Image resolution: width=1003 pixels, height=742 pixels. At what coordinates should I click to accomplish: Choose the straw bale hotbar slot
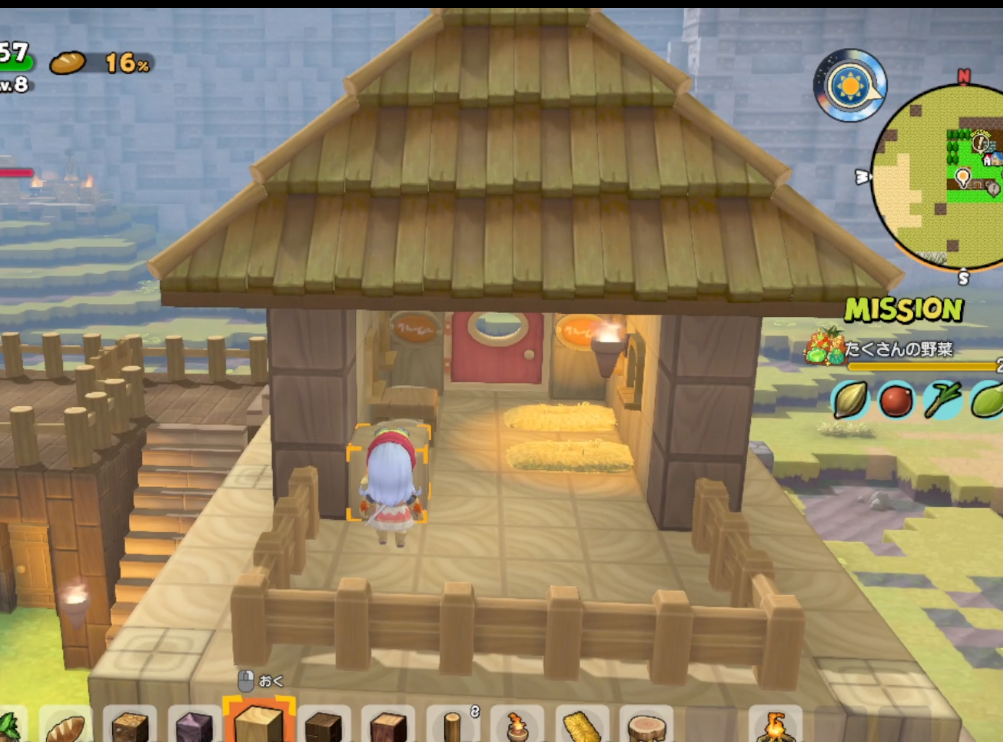click(581, 727)
